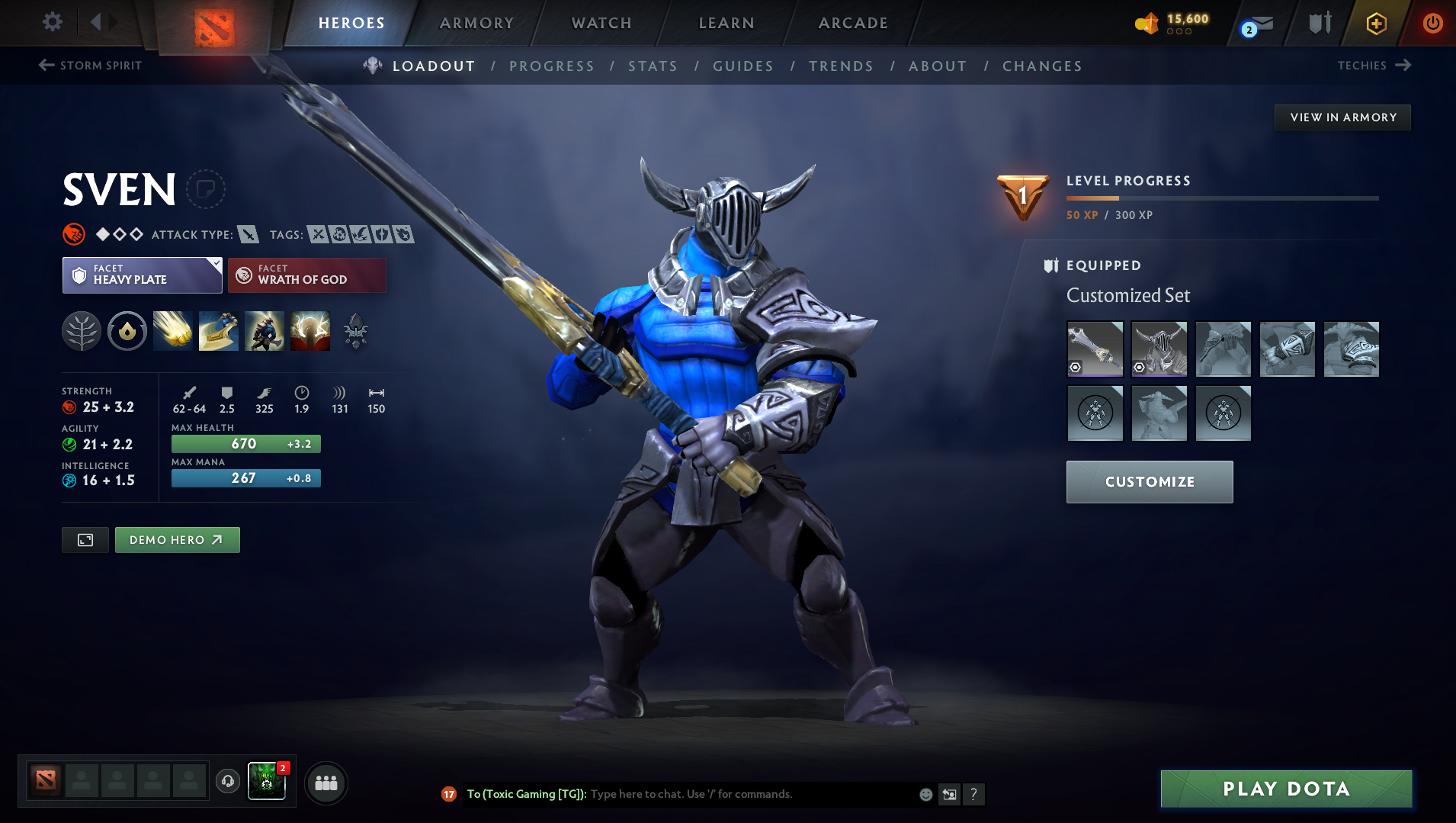
Task: Select the Storm Hammer ability icon
Action: point(173,331)
